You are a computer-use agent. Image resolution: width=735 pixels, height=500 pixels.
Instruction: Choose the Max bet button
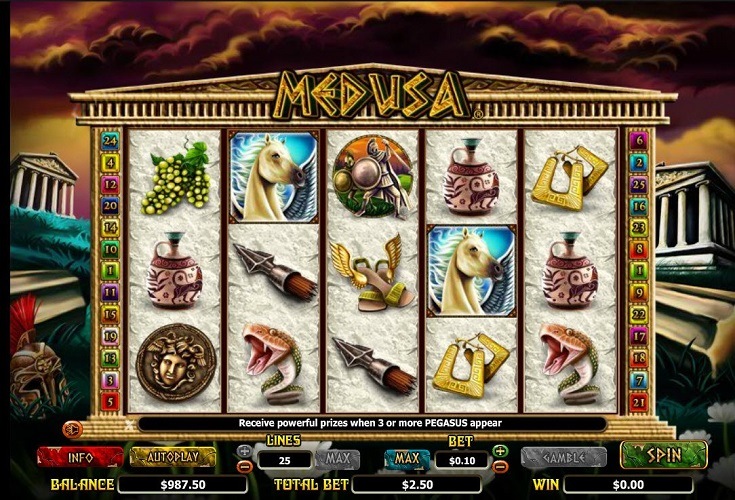click(x=406, y=459)
